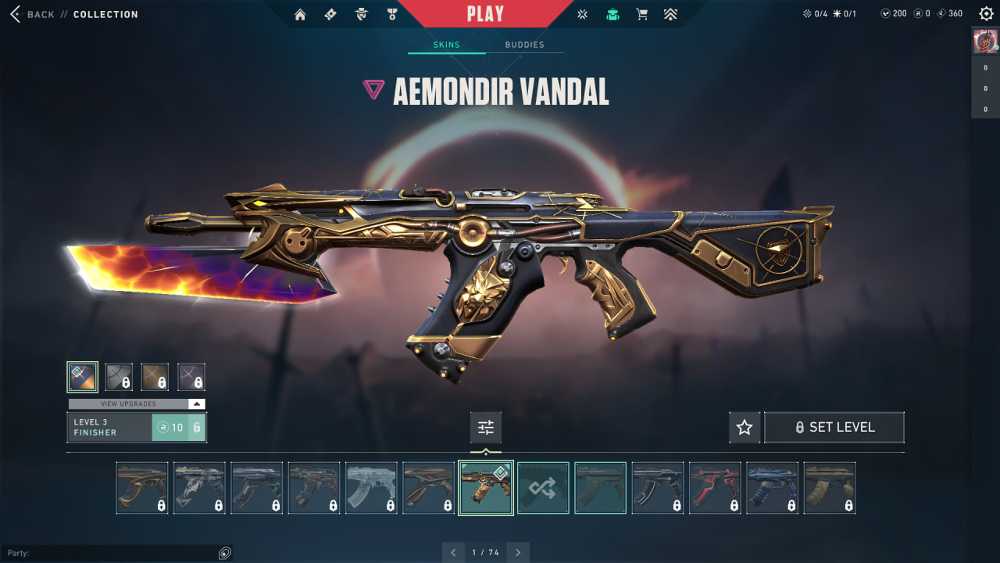Mark this skin as favorite with star

[x=744, y=428]
